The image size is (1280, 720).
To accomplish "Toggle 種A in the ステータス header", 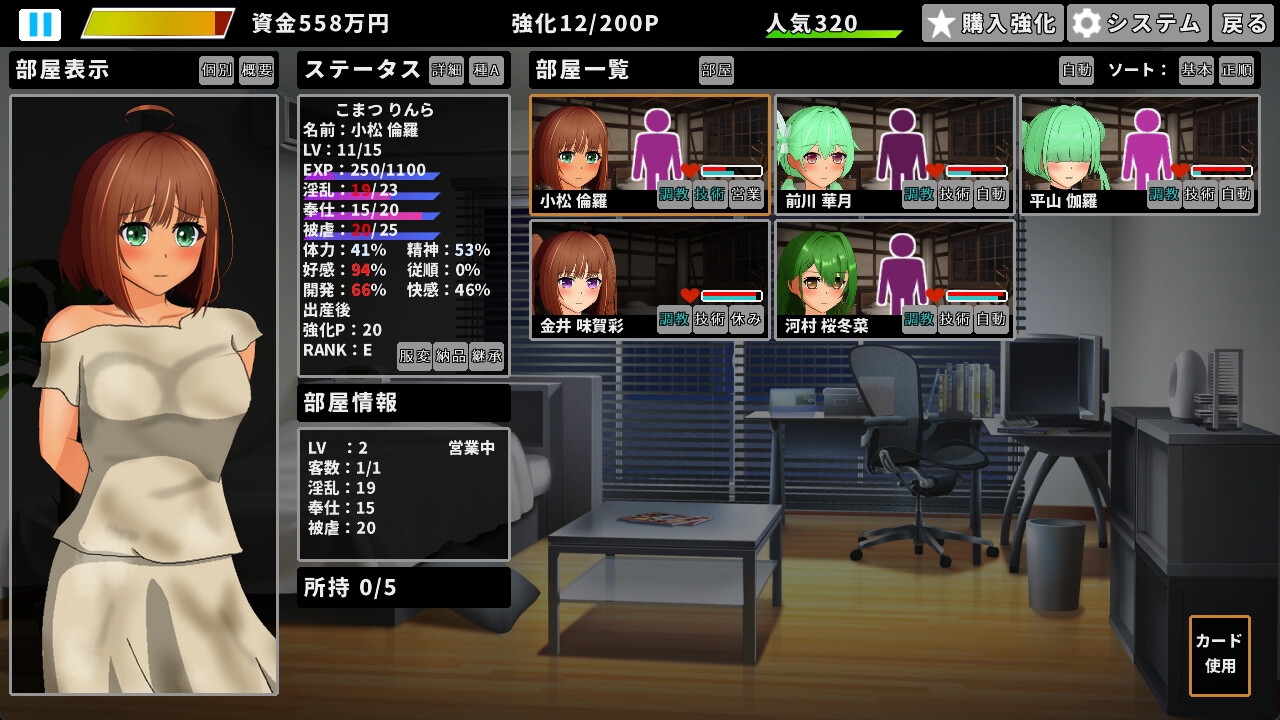I will tap(487, 70).
